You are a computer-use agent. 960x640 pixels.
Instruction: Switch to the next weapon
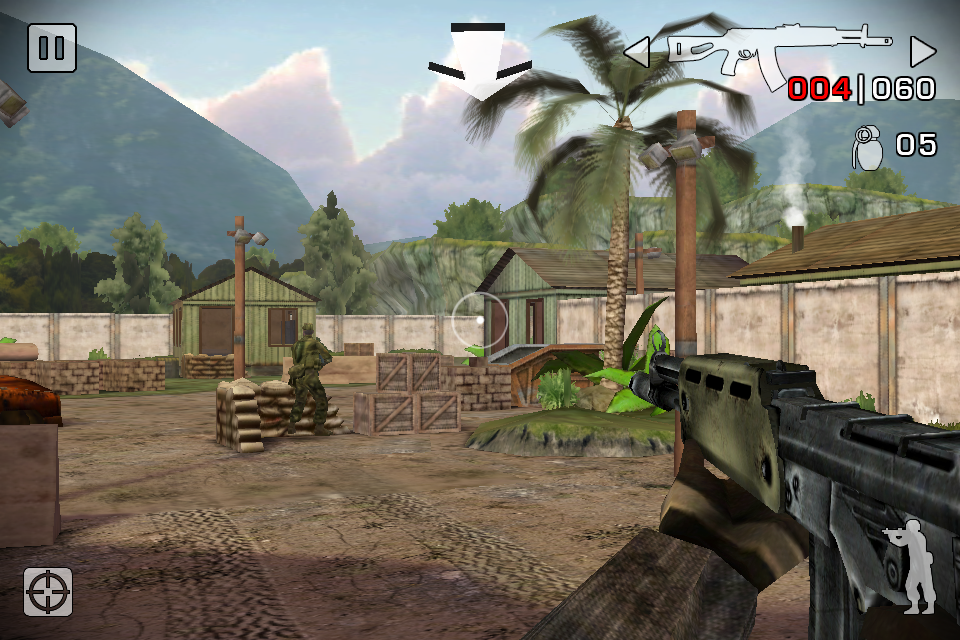(922, 51)
